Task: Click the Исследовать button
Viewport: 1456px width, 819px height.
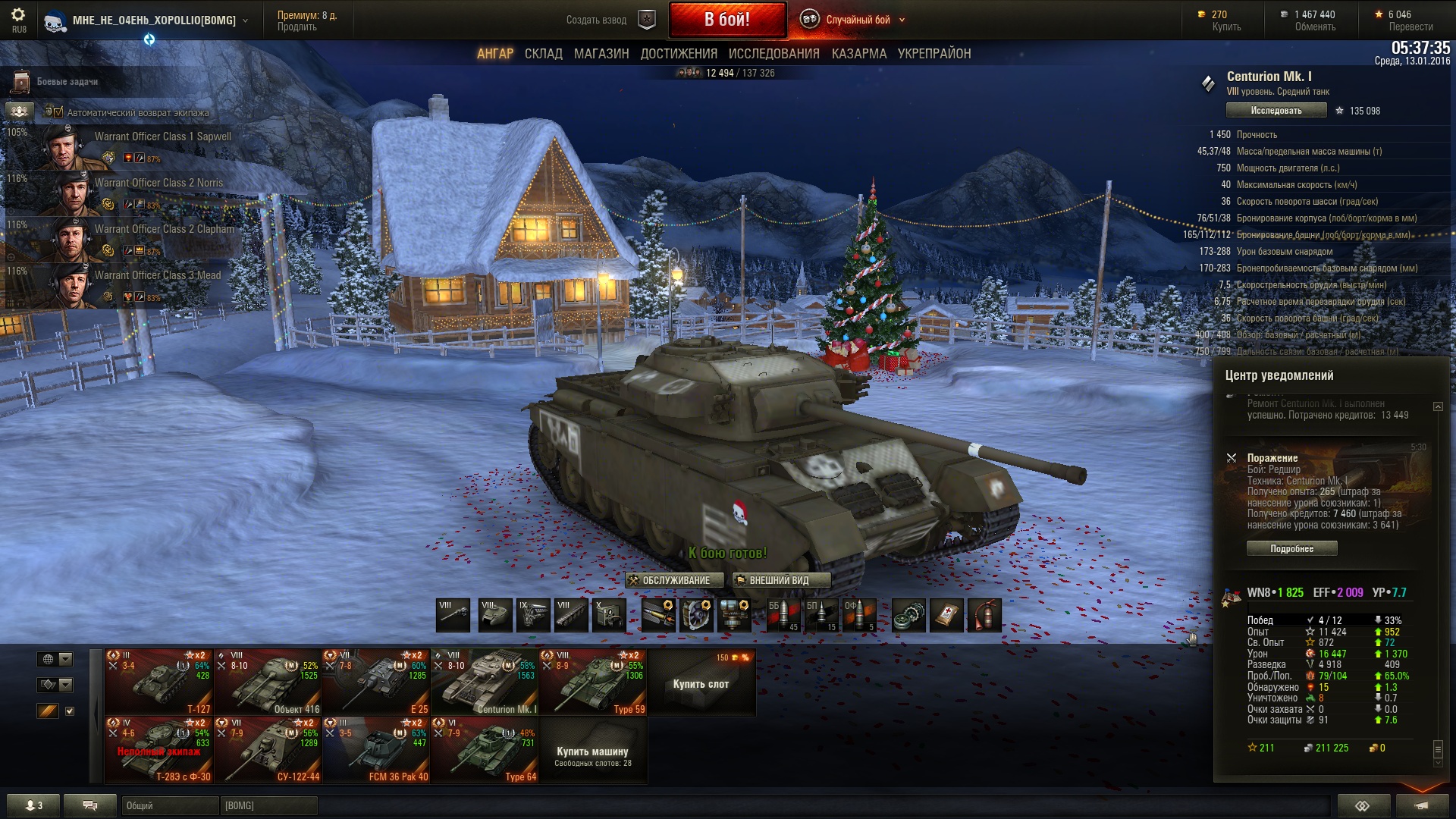Action: (1276, 111)
